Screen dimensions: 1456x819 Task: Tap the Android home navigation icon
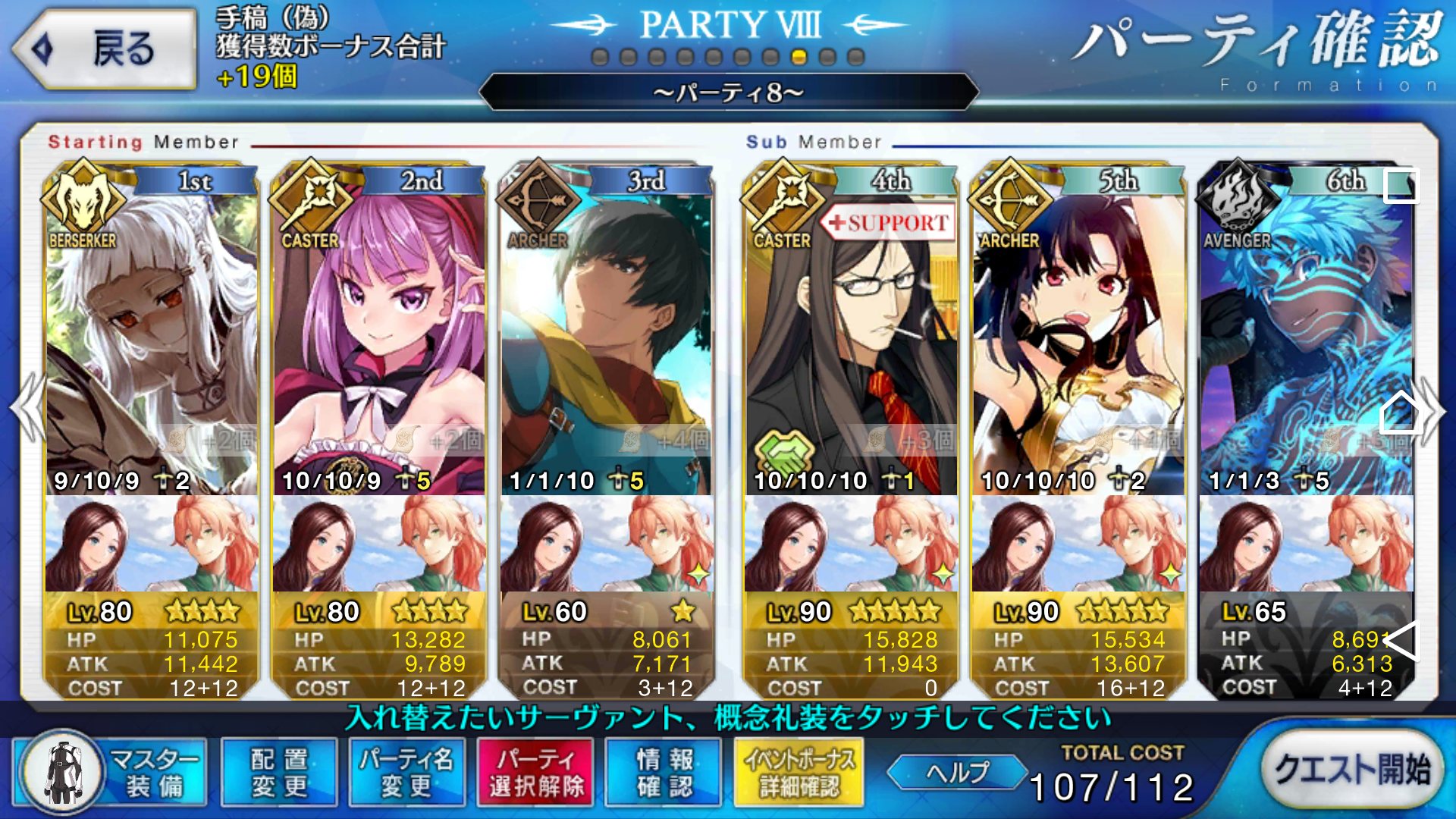click(x=1400, y=413)
